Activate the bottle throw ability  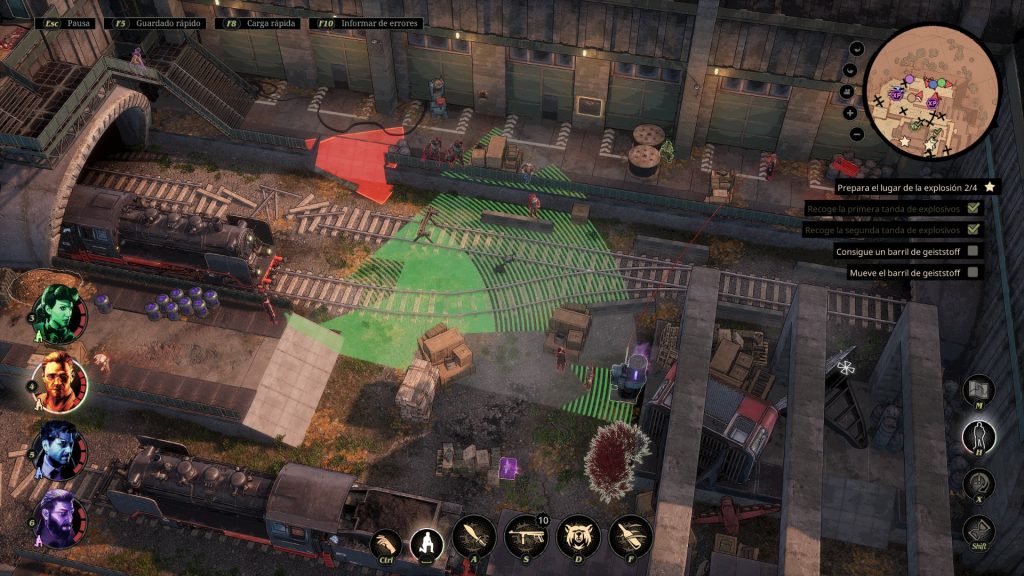630,538
